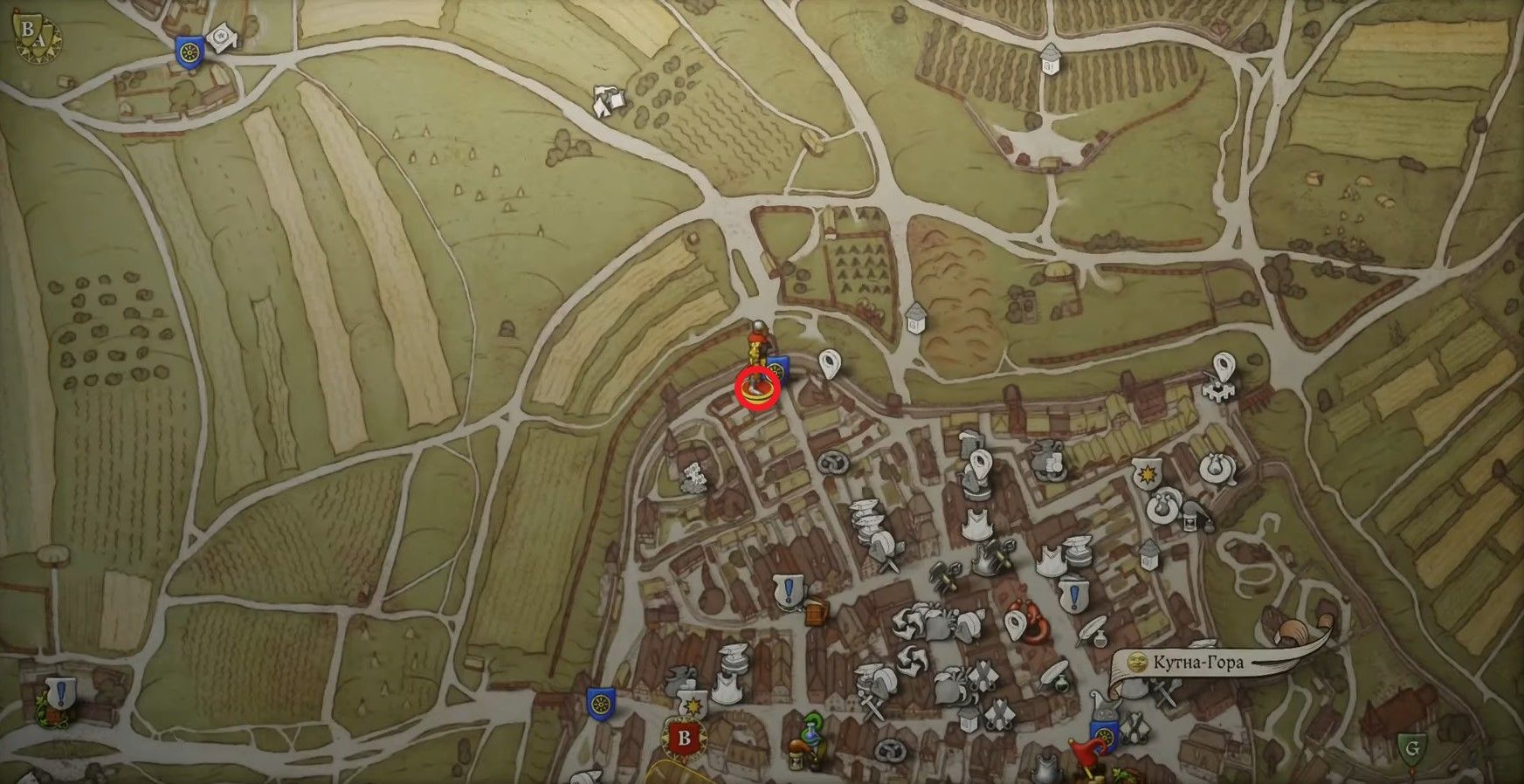Select the yellow star marker on the right
This screenshot has height=784, width=1524.
tap(1147, 472)
